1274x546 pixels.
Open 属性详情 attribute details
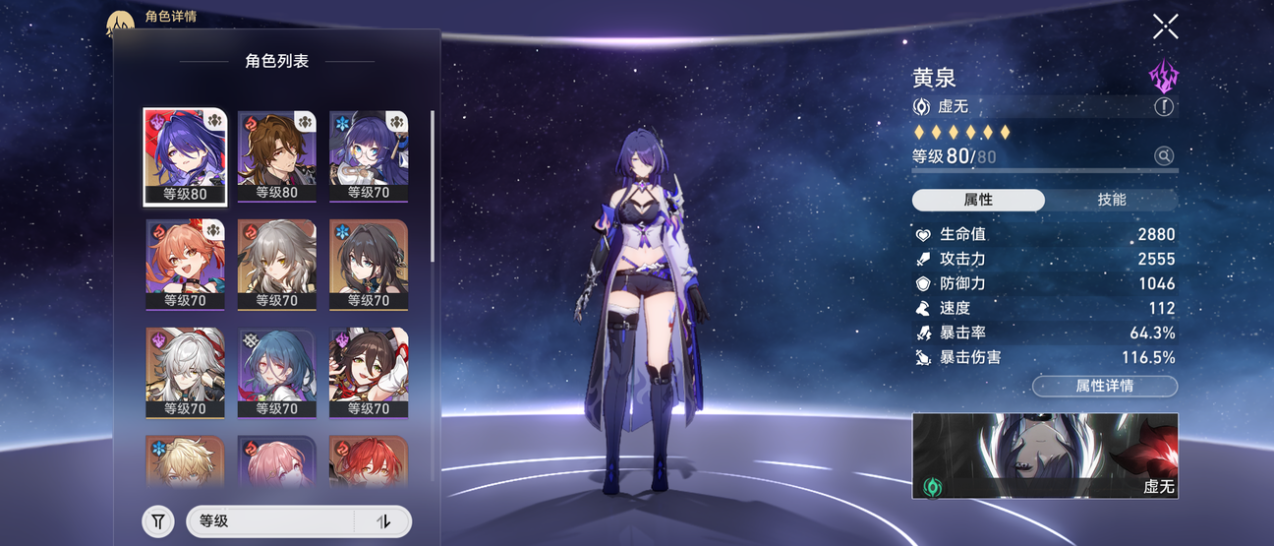pos(1104,386)
